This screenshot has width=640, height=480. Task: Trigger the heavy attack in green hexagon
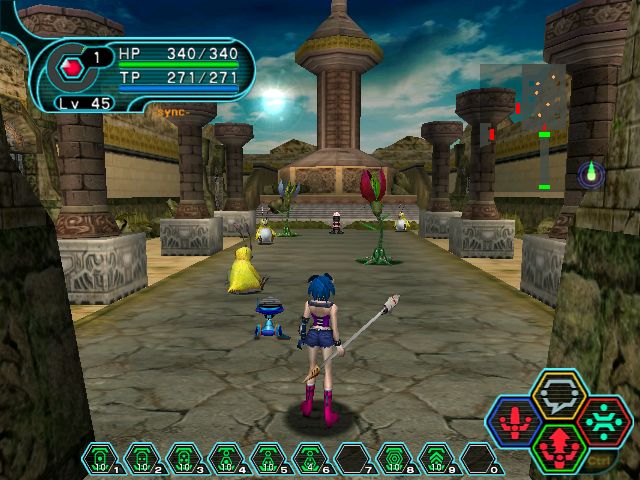(x=559, y=446)
